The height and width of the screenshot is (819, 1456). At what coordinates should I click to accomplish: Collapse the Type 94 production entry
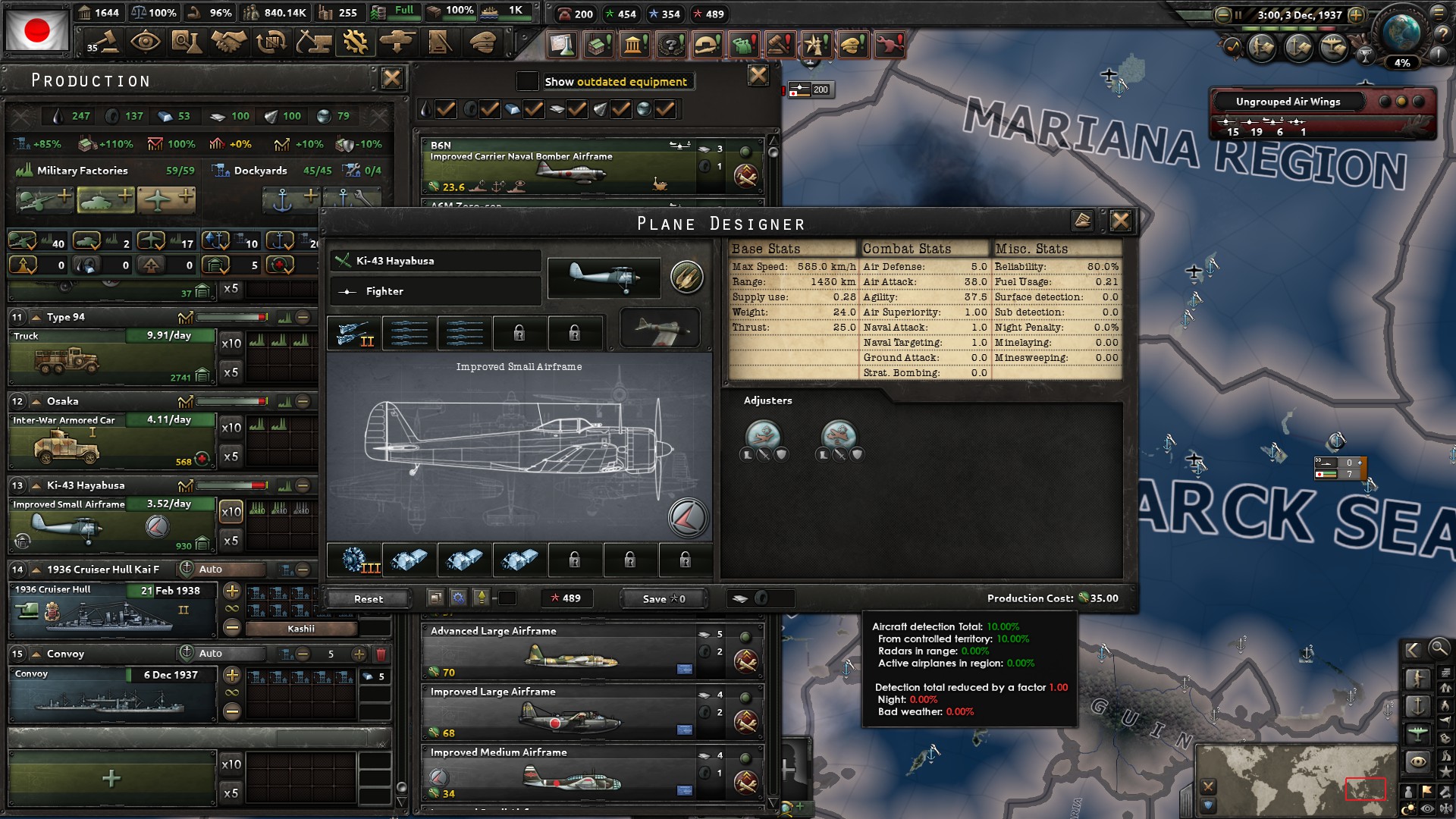[37, 318]
